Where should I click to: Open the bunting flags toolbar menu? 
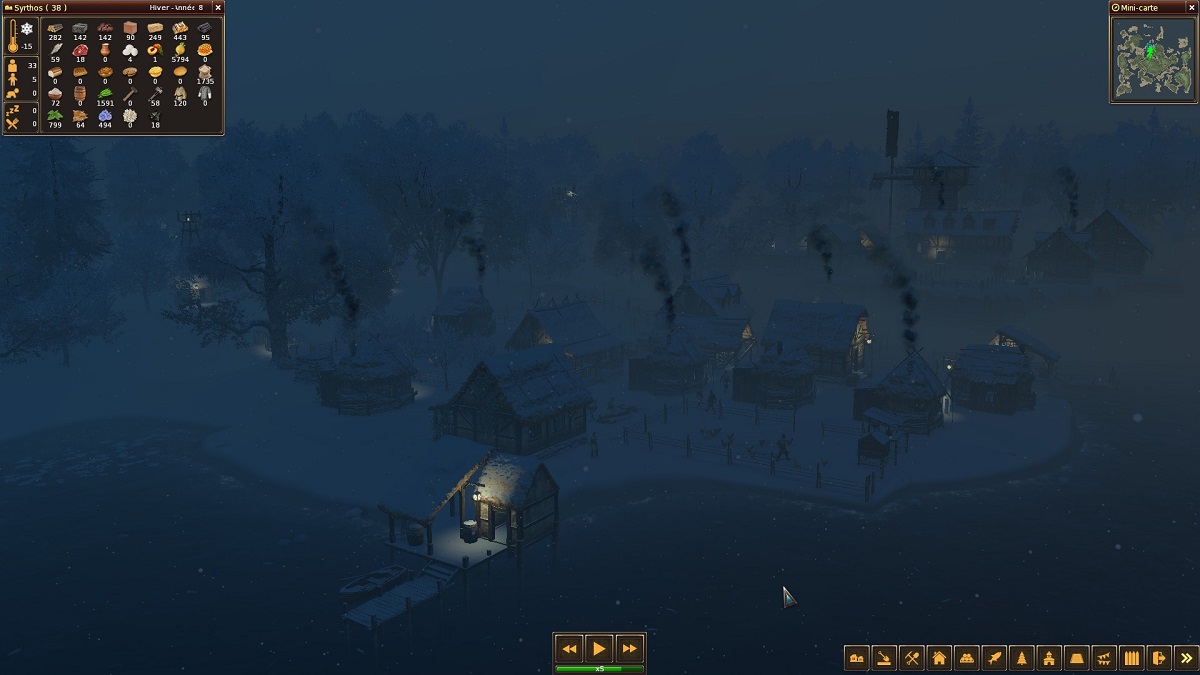point(1104,658)
